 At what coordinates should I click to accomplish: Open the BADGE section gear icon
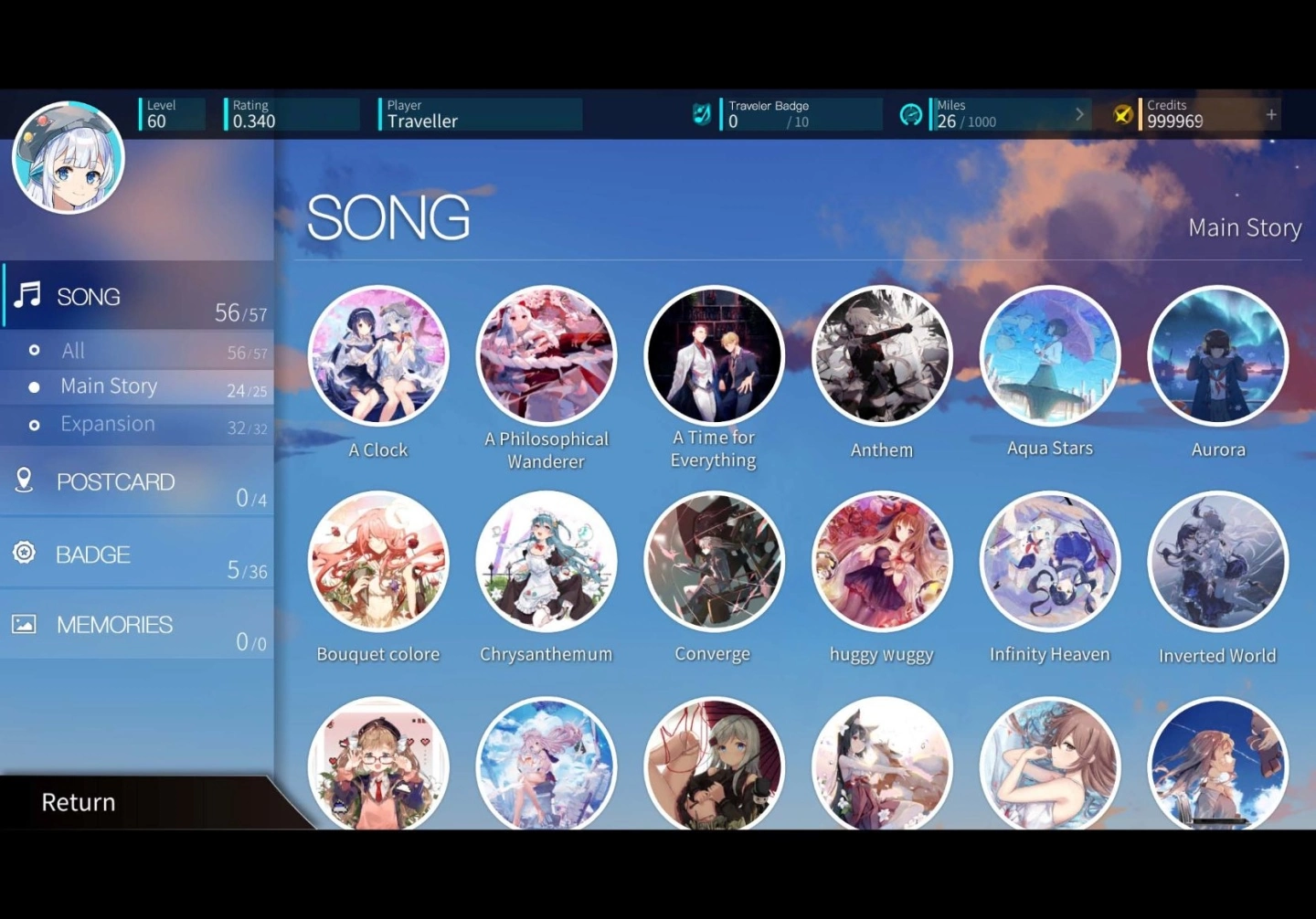pos(24,552)
